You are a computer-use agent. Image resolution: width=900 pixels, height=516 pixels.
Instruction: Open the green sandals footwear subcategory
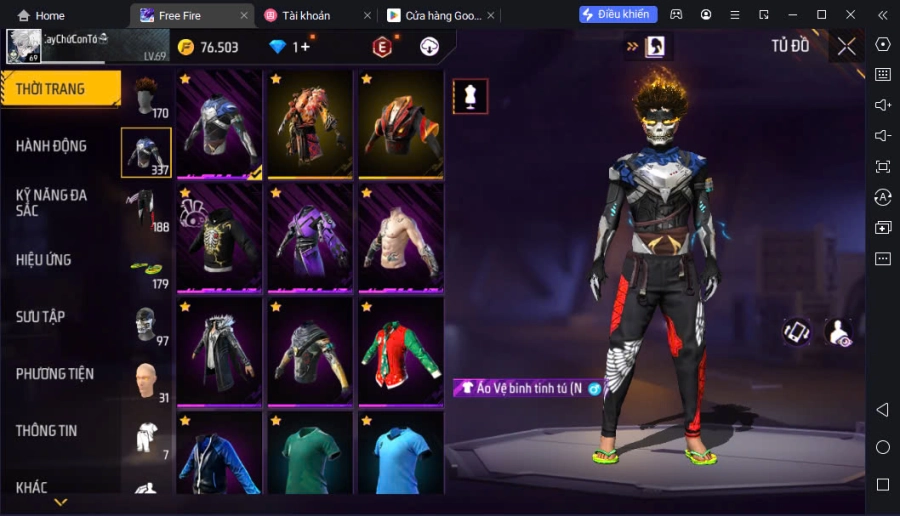pyautogui.click(x=146, y=268)
